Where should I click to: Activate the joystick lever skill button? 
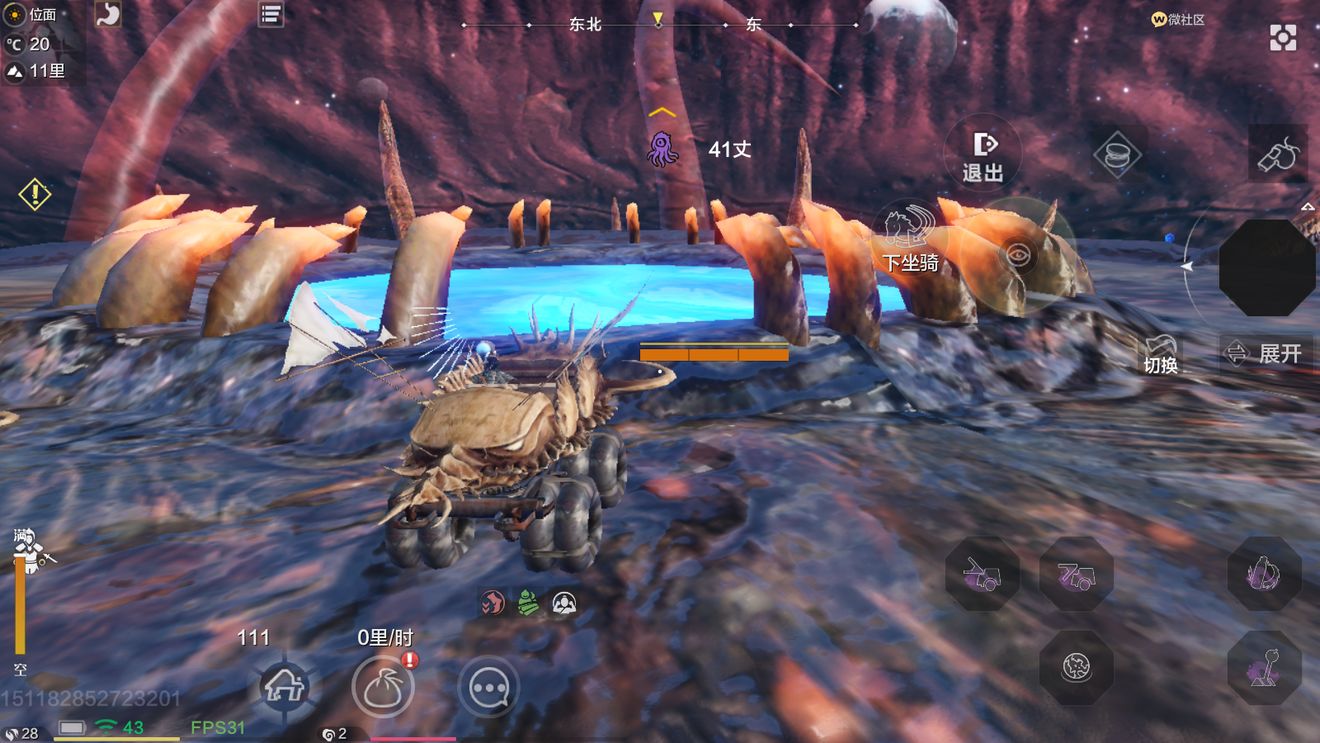click(1264, 667)
